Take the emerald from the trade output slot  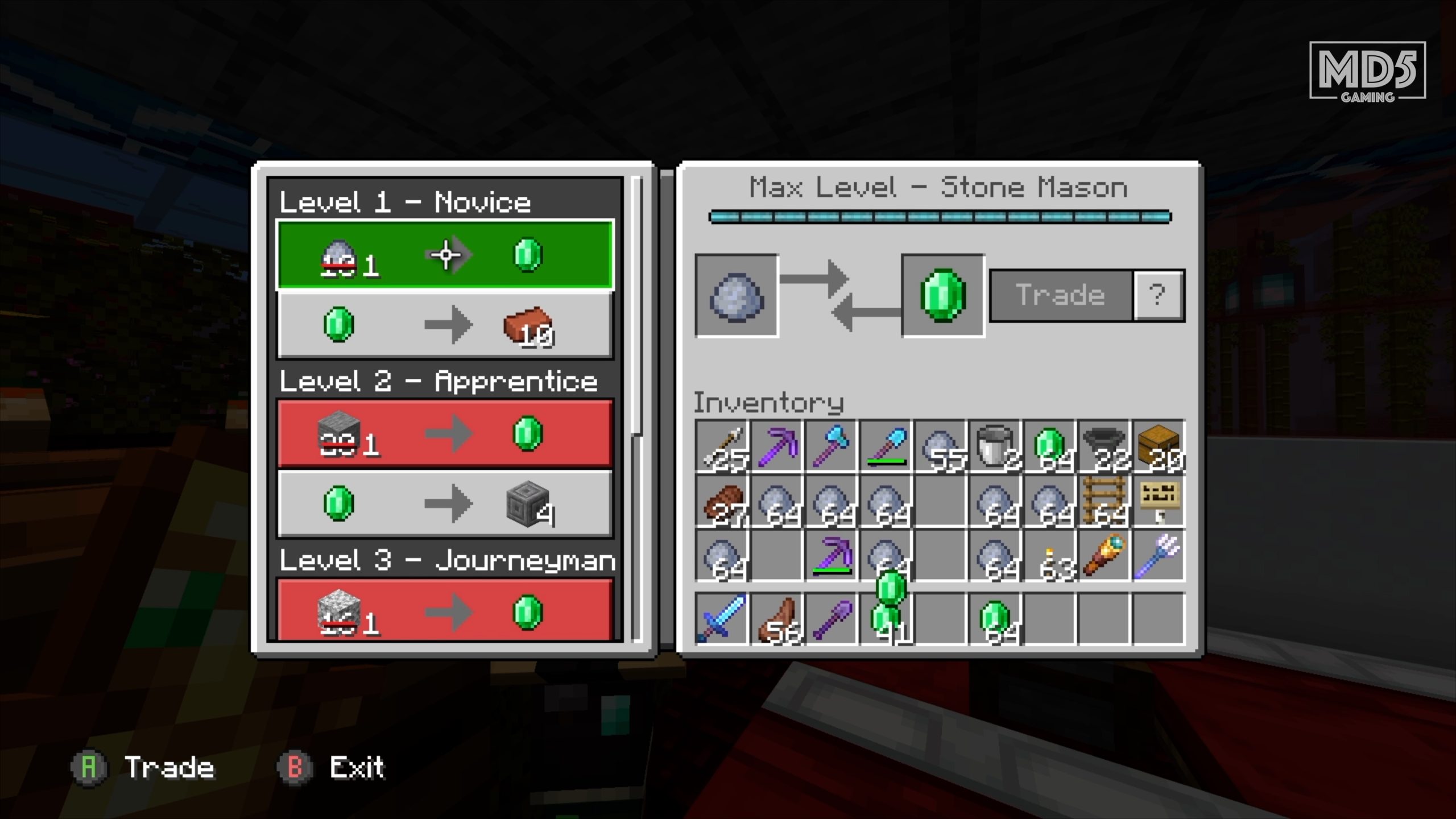click(x=943, y=296)
